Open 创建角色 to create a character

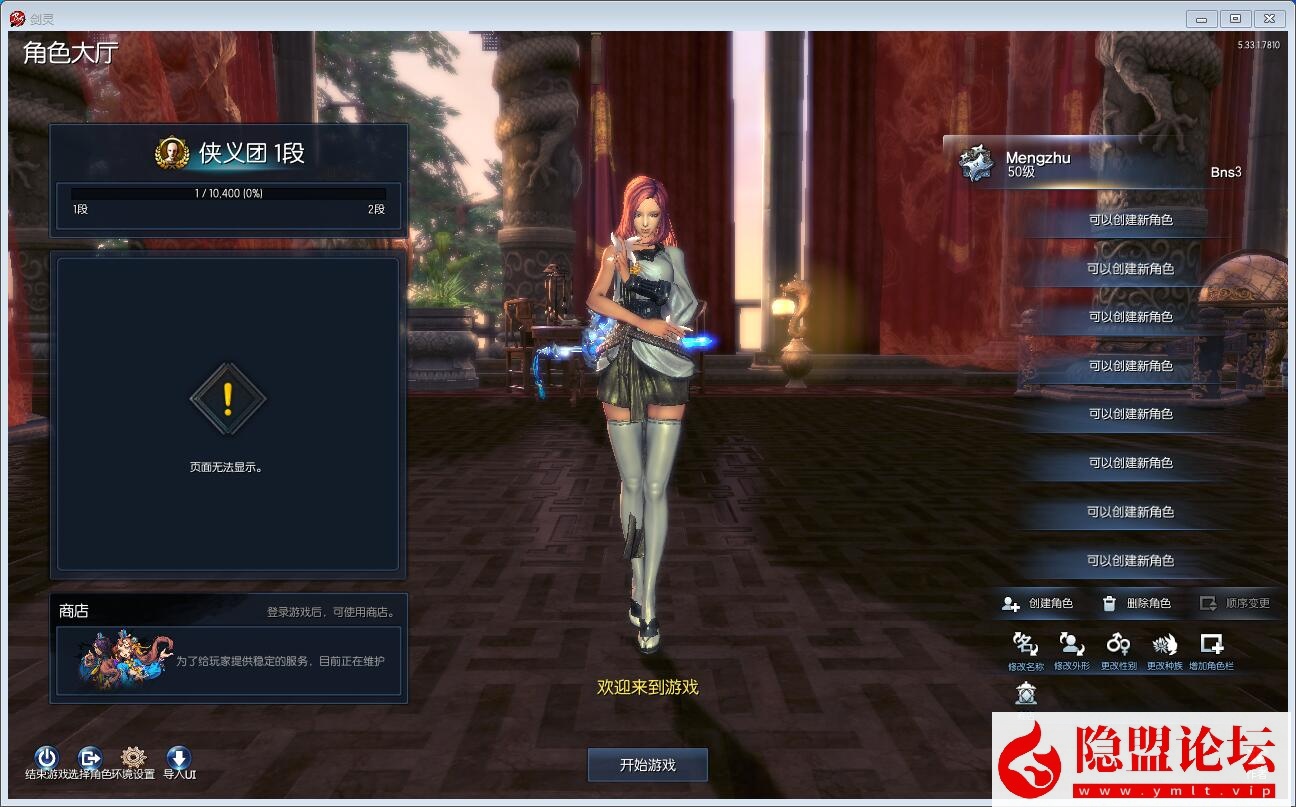(x=1038, y=603)
